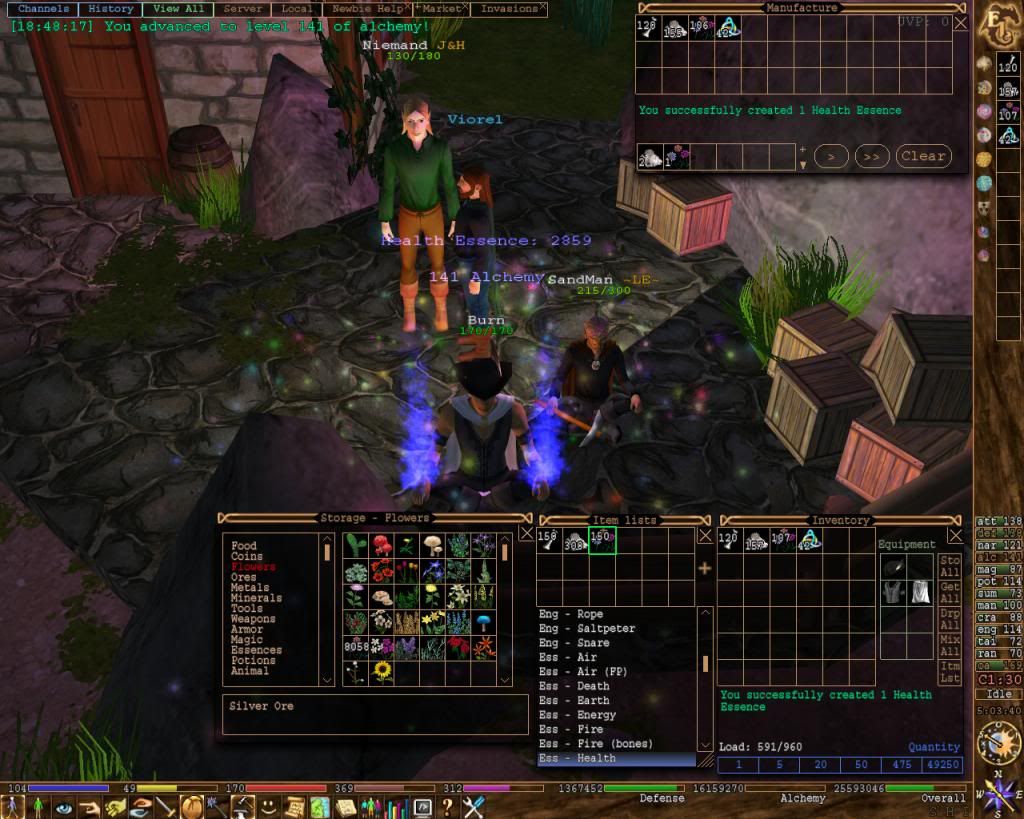This screenshot has width=1024, height=819.
Task: Close the Storage window
Action: coord(526,534)
